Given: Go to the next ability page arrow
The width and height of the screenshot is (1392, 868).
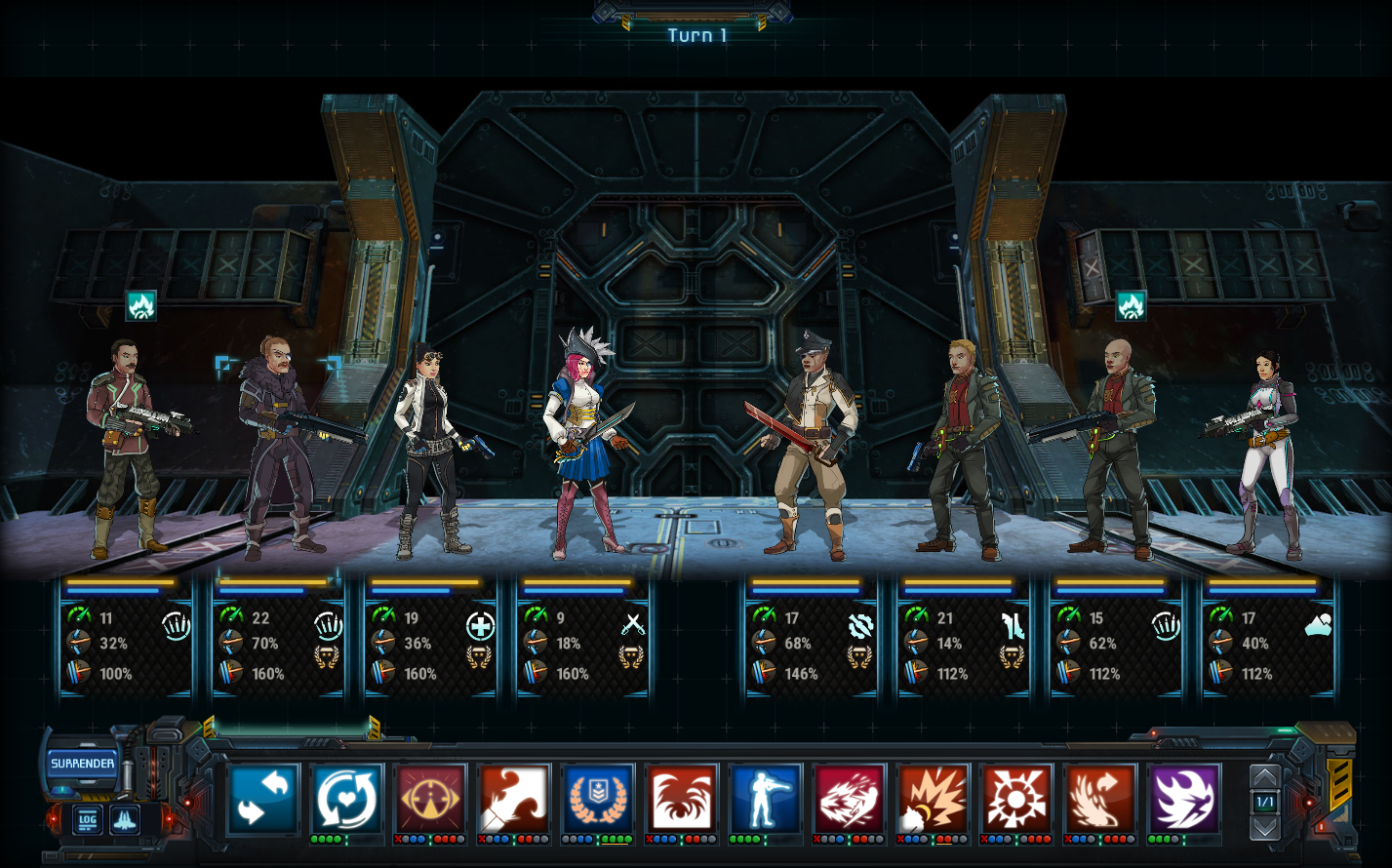Looking at the screenshot, I should point(1264,827).
